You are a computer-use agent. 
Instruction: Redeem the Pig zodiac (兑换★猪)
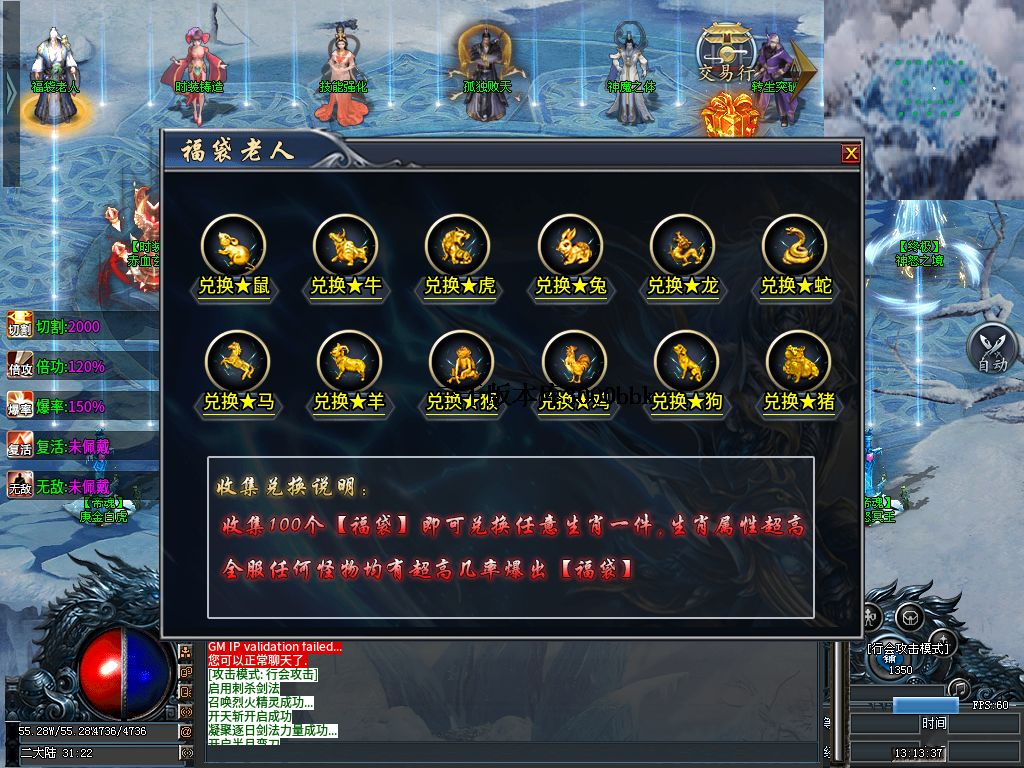(x=798, y=362)
